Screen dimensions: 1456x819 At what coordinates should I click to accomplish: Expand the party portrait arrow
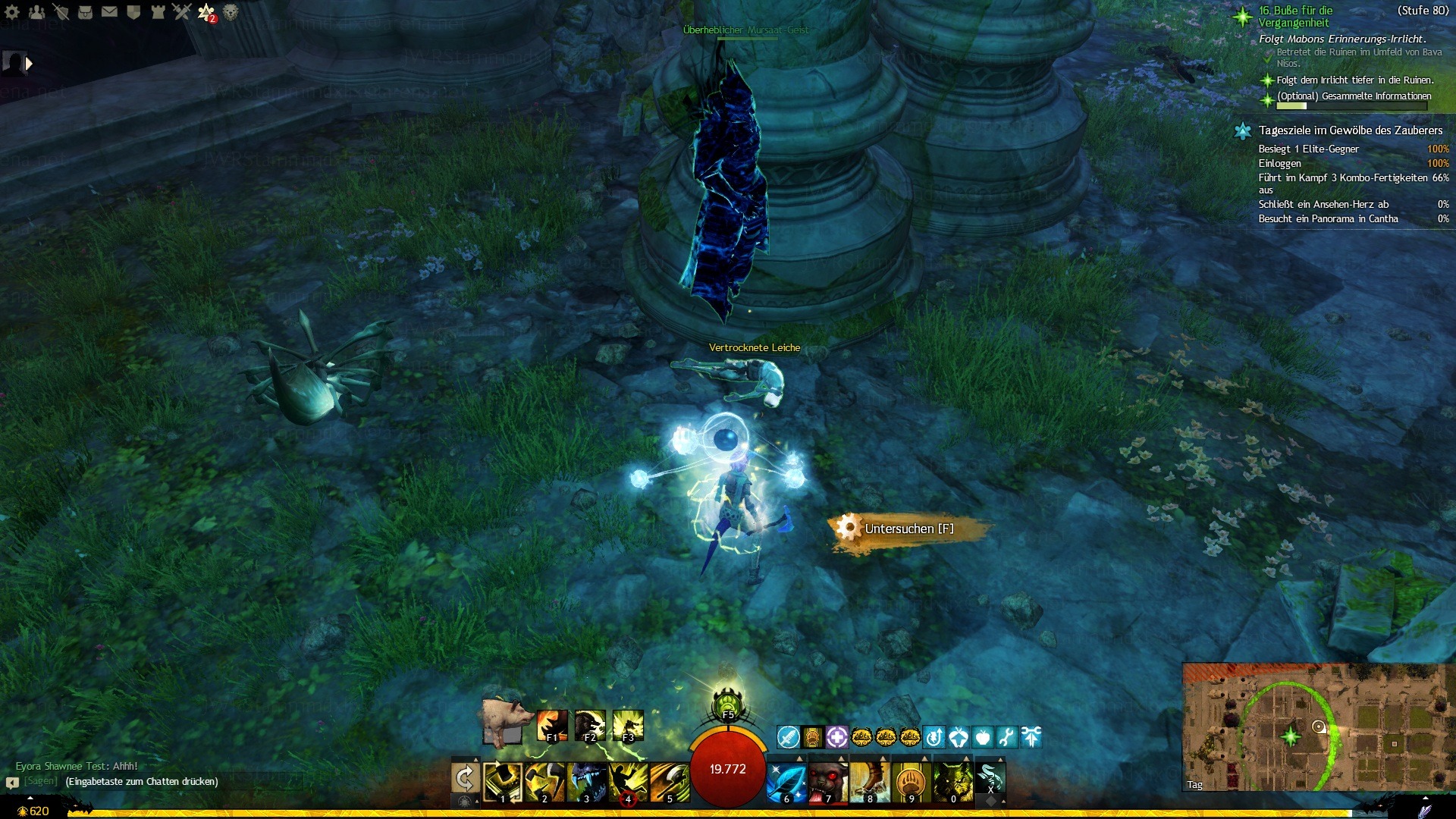tap(29, 64)
